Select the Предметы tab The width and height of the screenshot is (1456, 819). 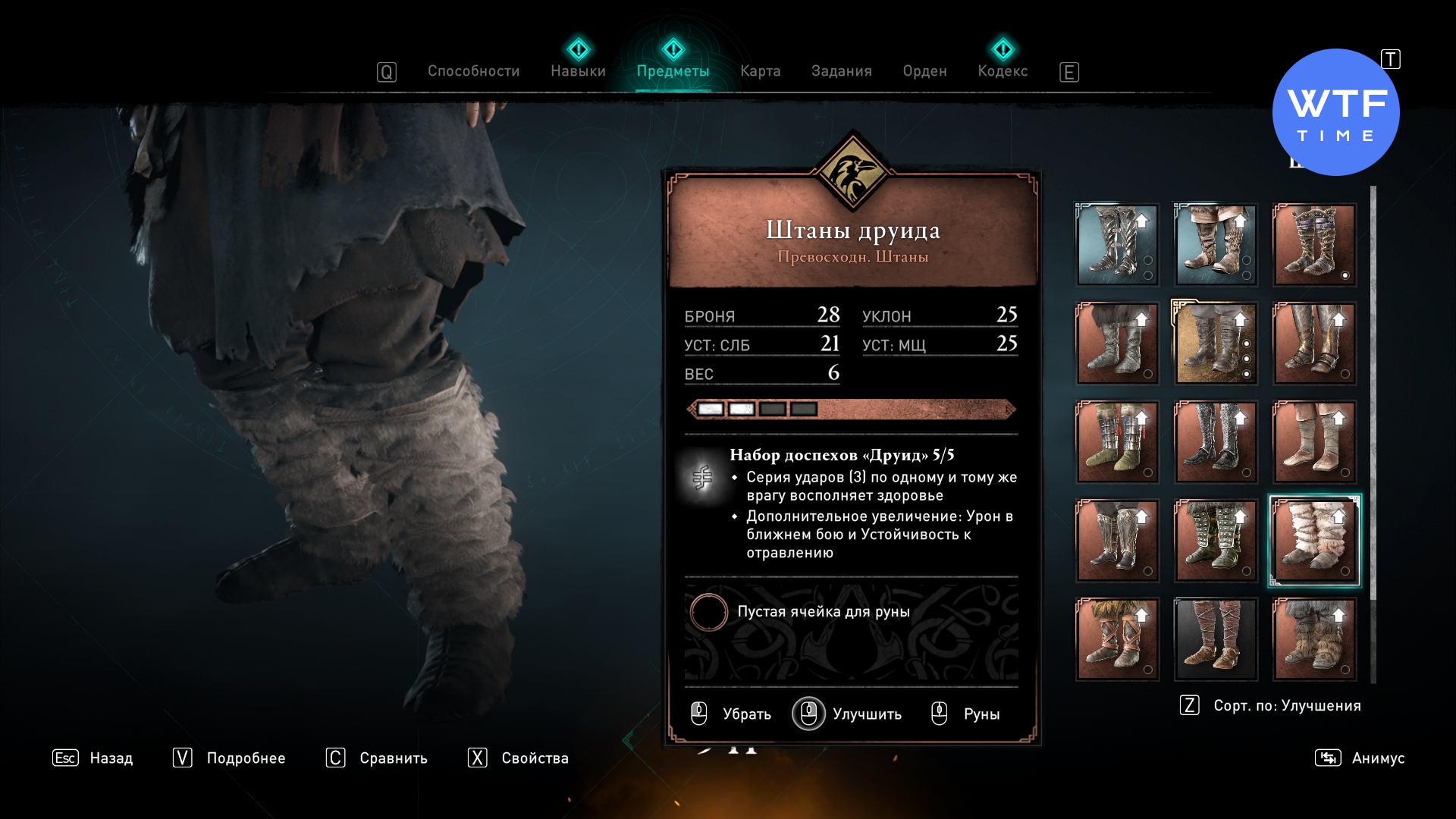673,71
